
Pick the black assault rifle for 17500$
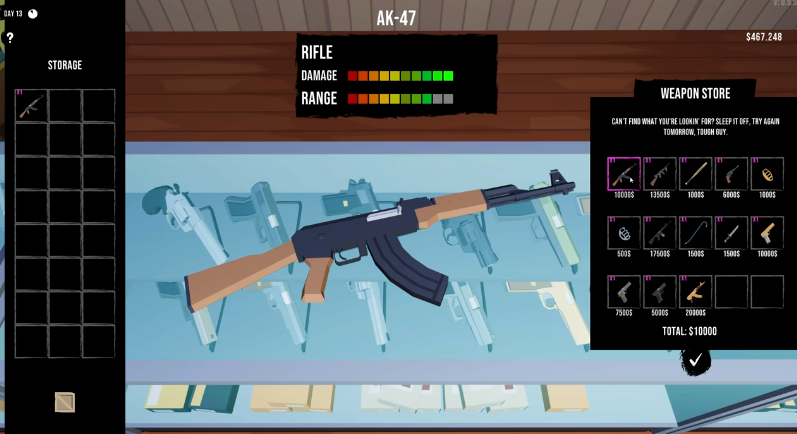660,233
